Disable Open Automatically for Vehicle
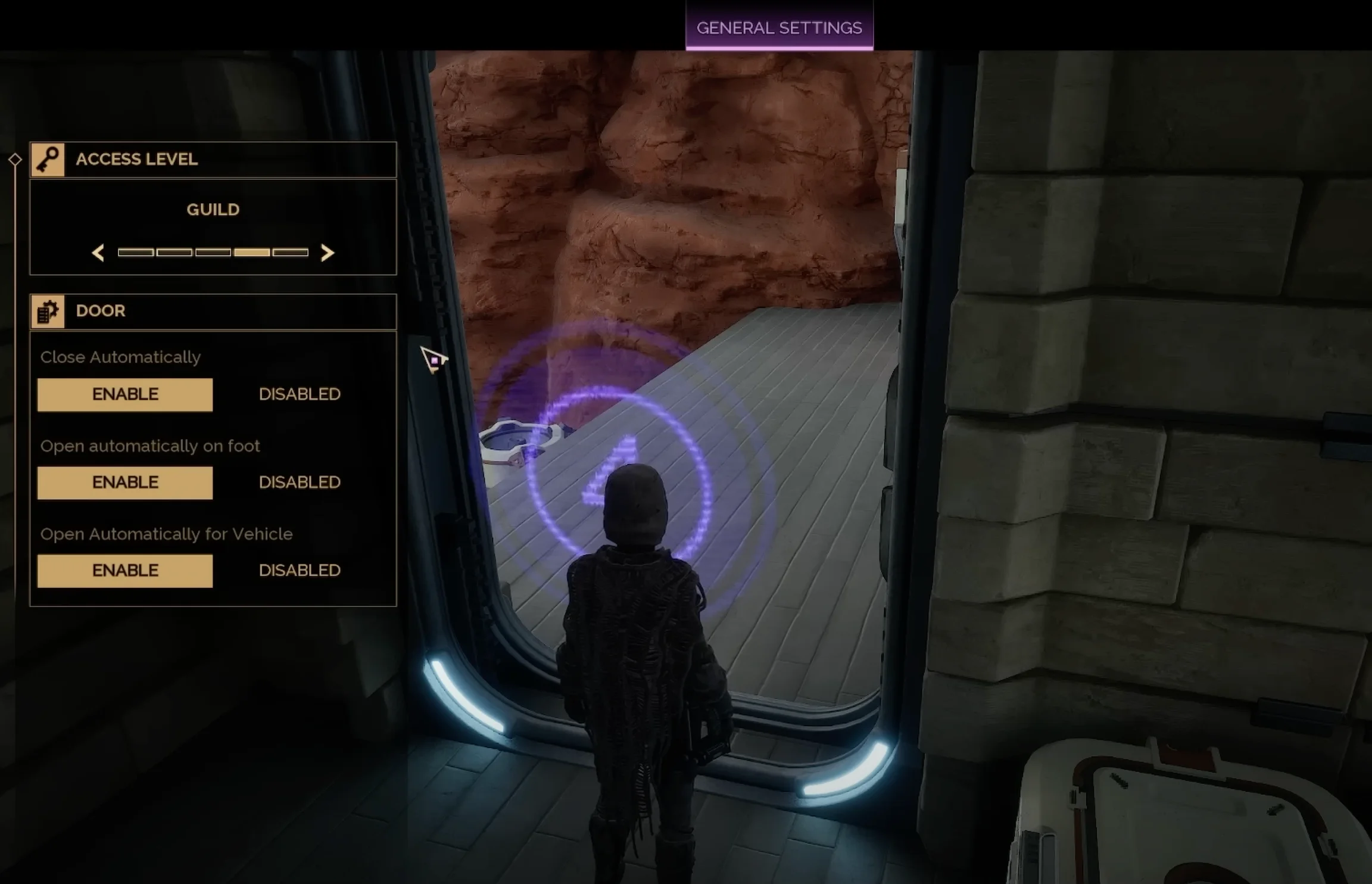Image resolution: width=1372 pixels, height=884 pixels. (x=300, y=571)
